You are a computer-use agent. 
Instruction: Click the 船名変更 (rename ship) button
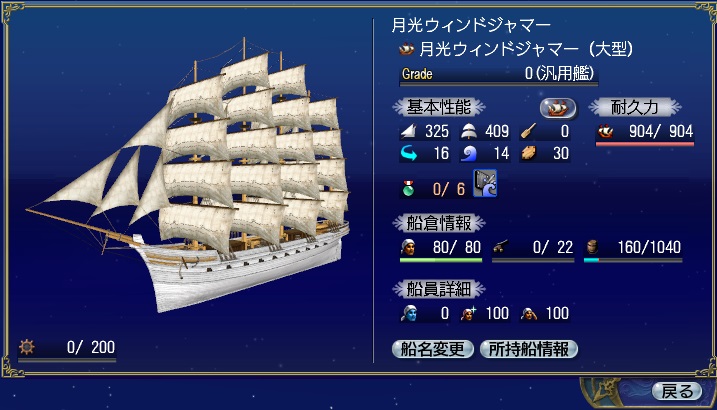(433, 349)
